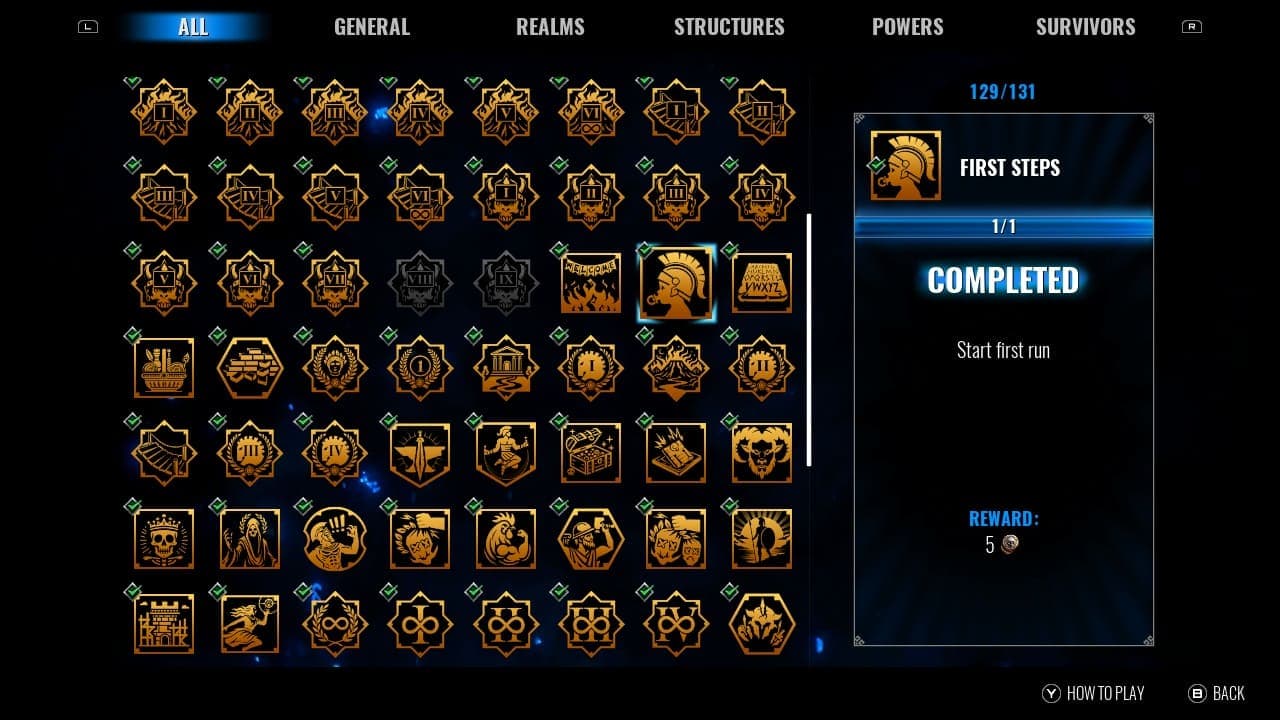The height and width of the screenshot is (720, 1280).
Task: Click the erupting volcano achievement icon
Action: 676,368
